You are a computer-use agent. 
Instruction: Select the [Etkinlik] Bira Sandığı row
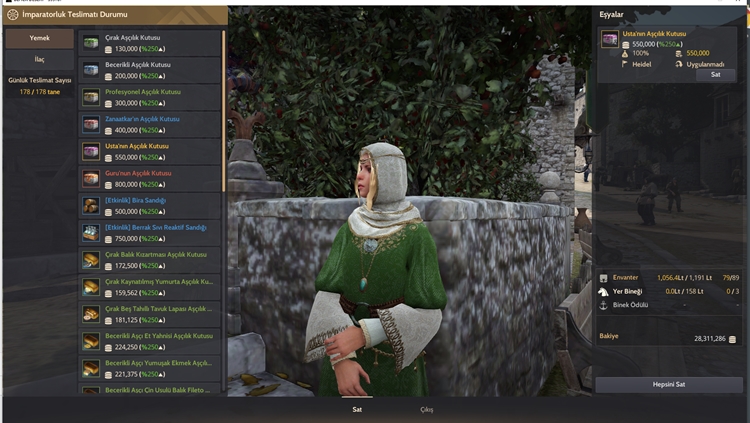point(150,205)
